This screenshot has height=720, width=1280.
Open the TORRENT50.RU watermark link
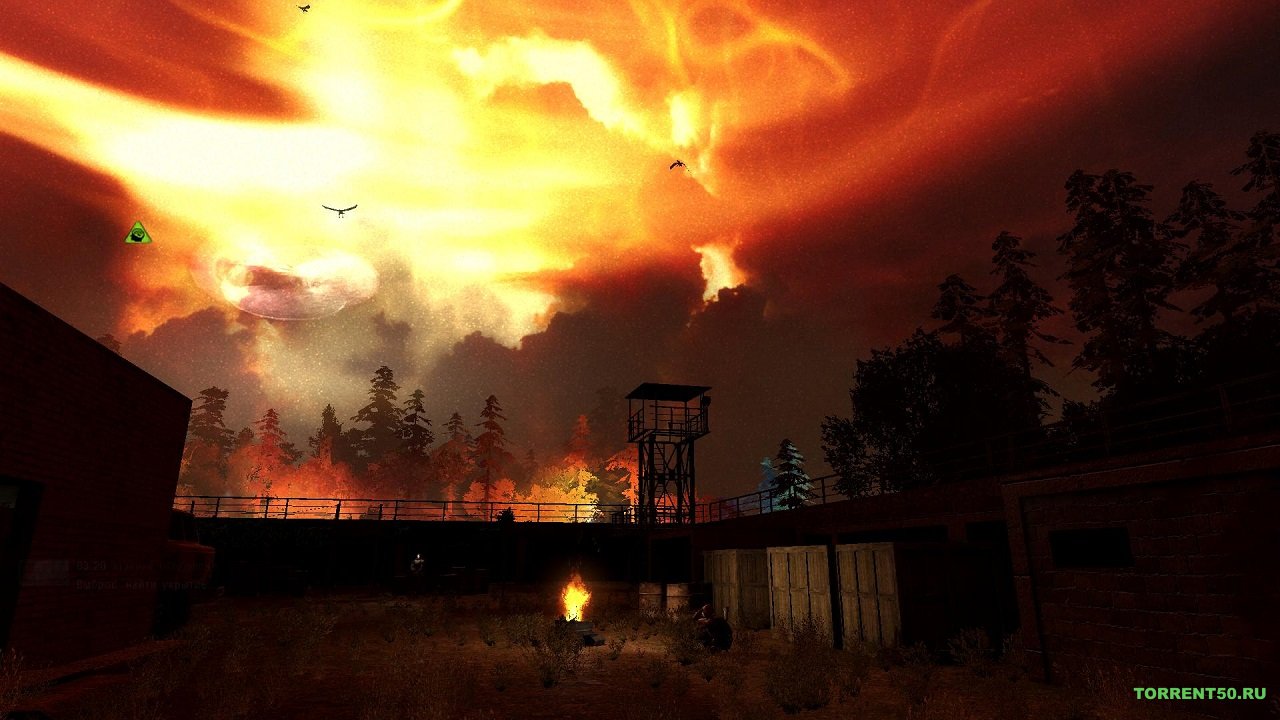[x=1199, y=693]
